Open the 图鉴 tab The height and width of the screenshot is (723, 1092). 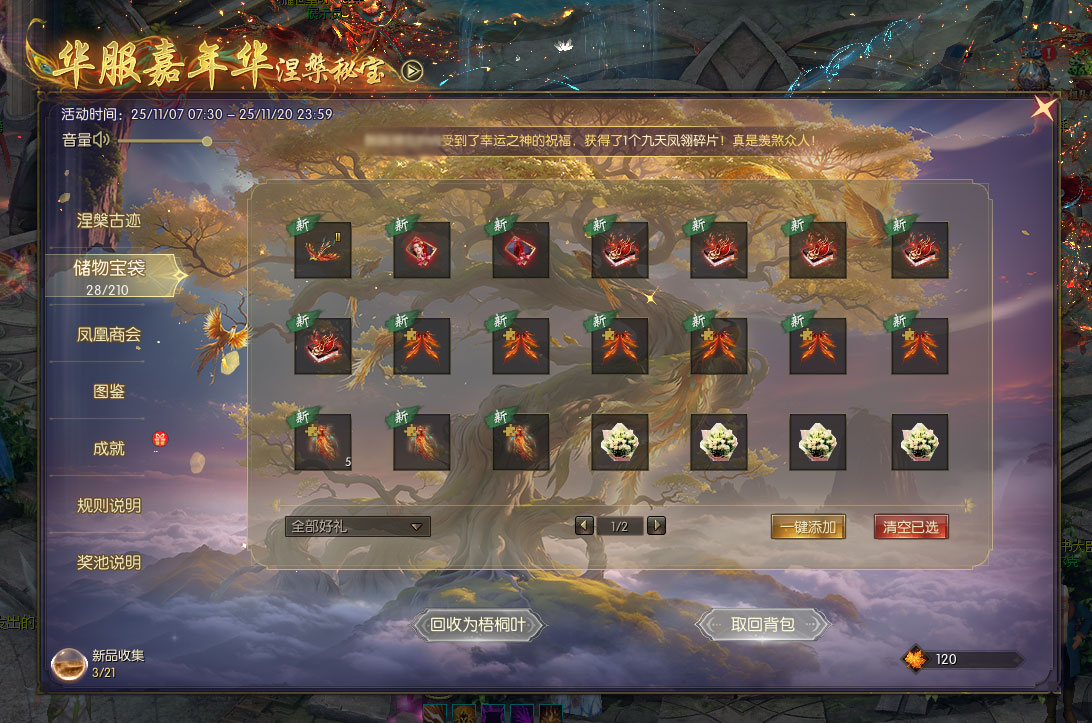[109, 391]
